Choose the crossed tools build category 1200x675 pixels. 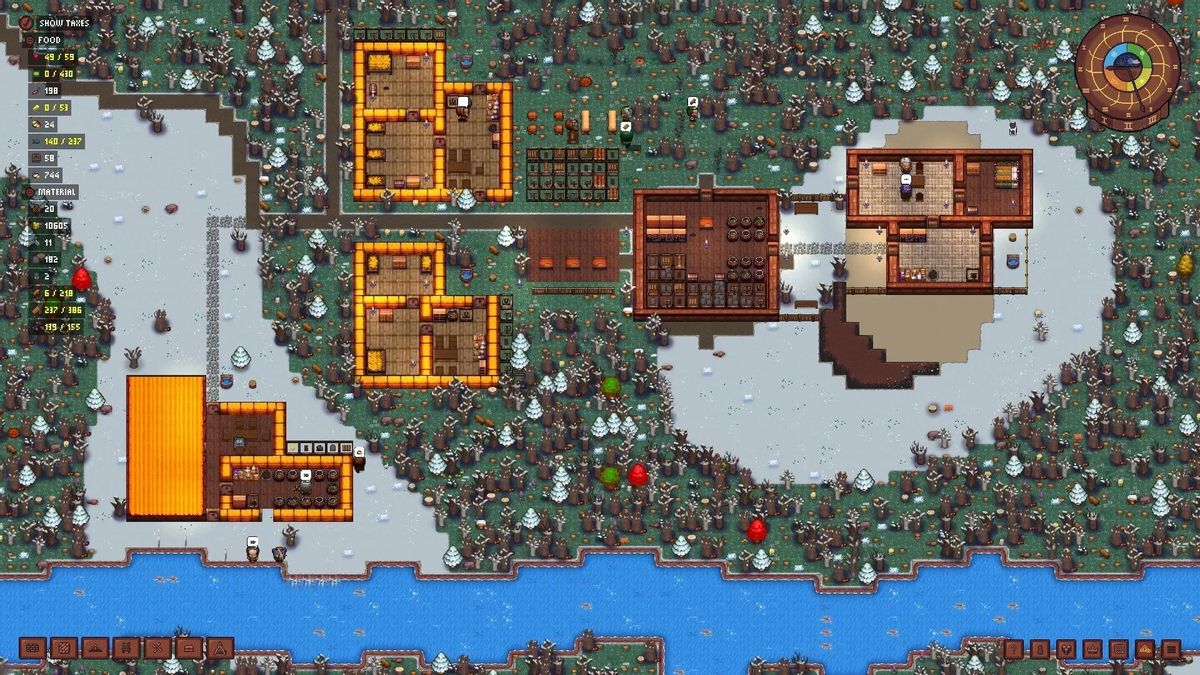point(157,649)
